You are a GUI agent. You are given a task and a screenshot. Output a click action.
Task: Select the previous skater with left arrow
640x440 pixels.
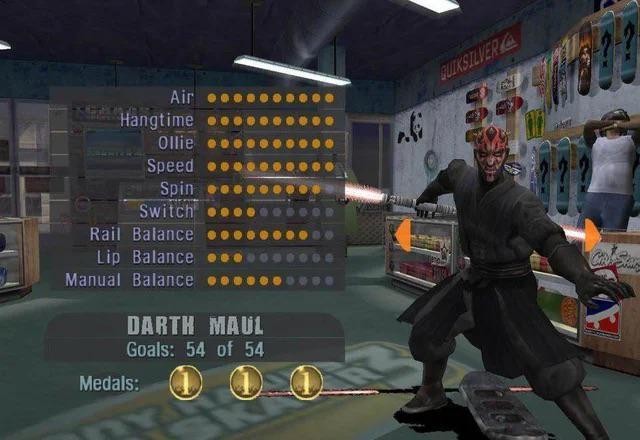pos(403,237)
